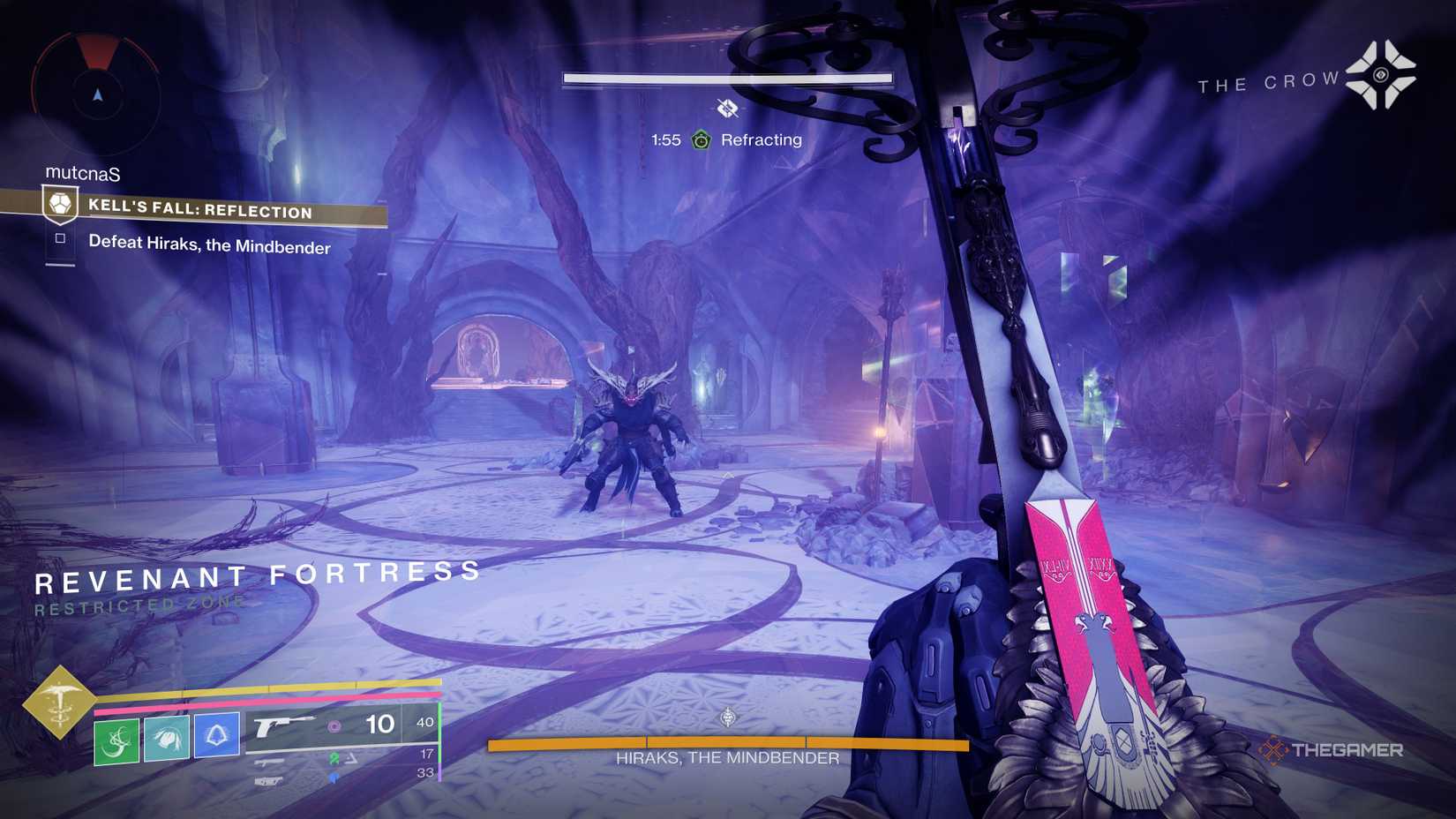Select the secondary weapon silhouette below the hand cannon
The height and width of the screenshot is (819, 1456).
click(x=270, y=762)
